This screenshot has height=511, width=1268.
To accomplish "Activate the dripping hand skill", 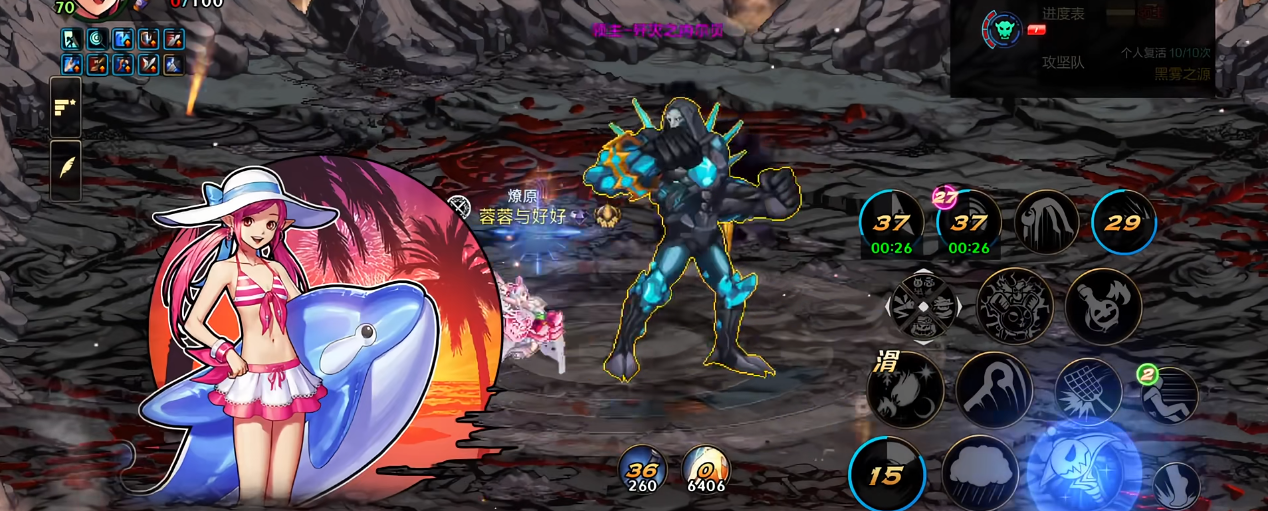I will point(1046,222).
